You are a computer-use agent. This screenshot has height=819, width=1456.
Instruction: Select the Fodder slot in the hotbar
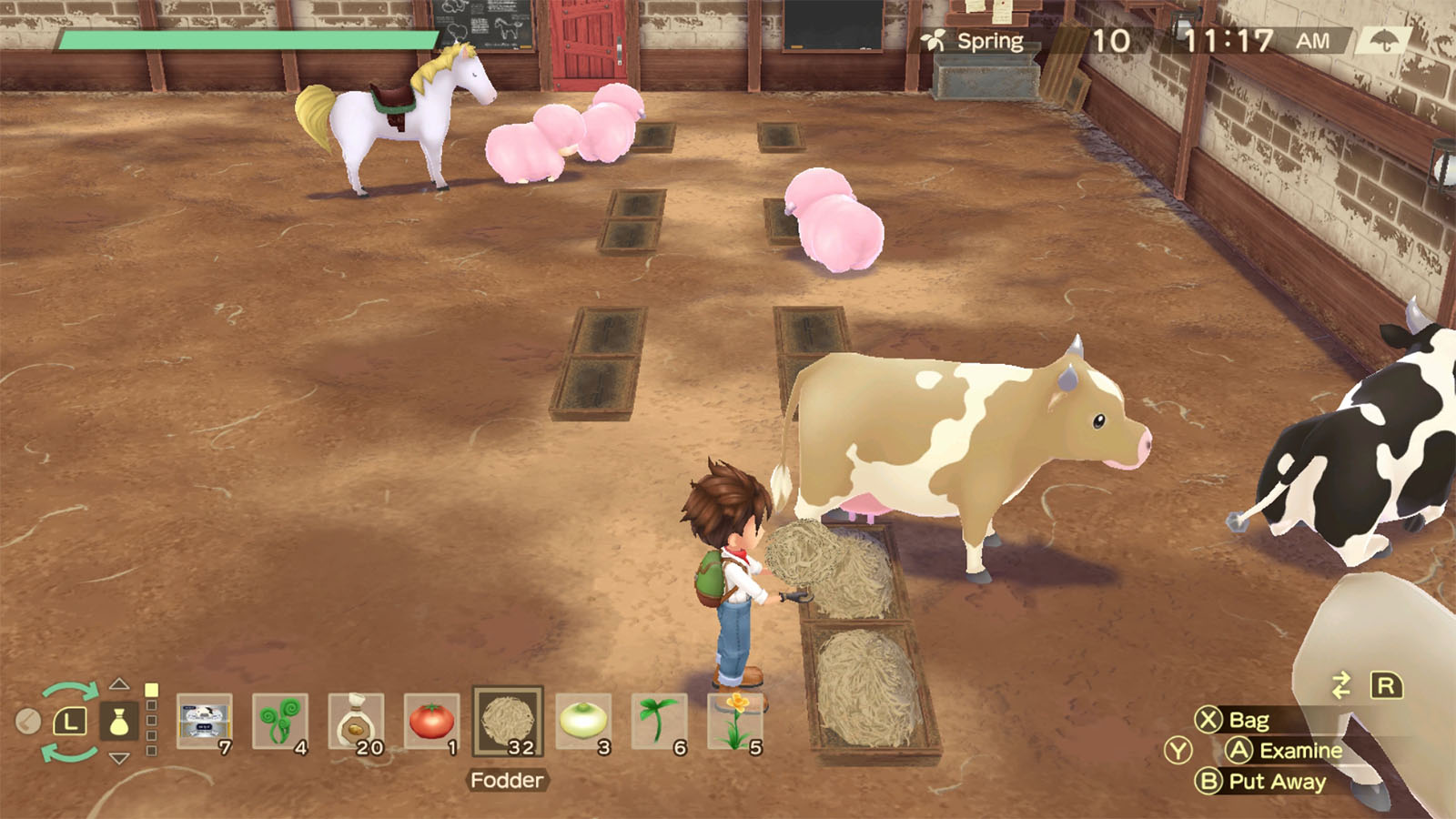(508, 722)
